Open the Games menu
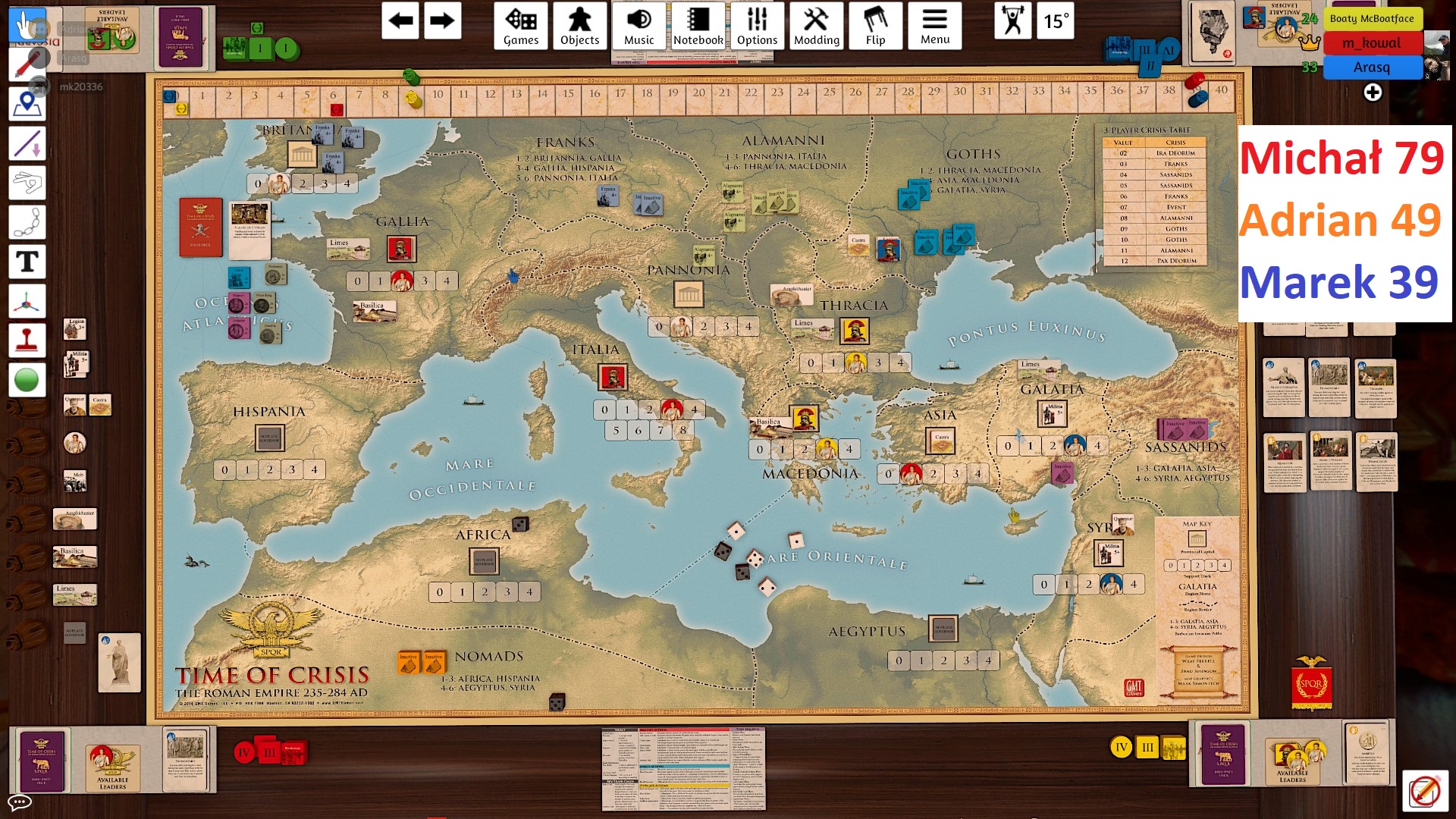 pos(520,26)
